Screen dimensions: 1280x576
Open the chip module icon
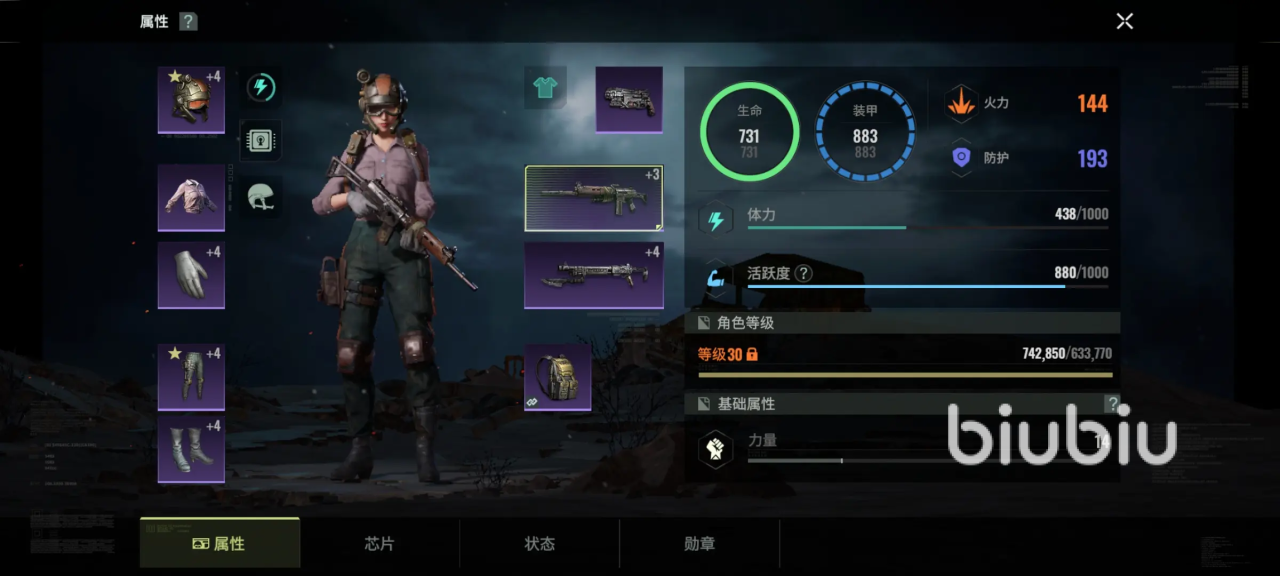pyautogui.click(x=261, y=141)
